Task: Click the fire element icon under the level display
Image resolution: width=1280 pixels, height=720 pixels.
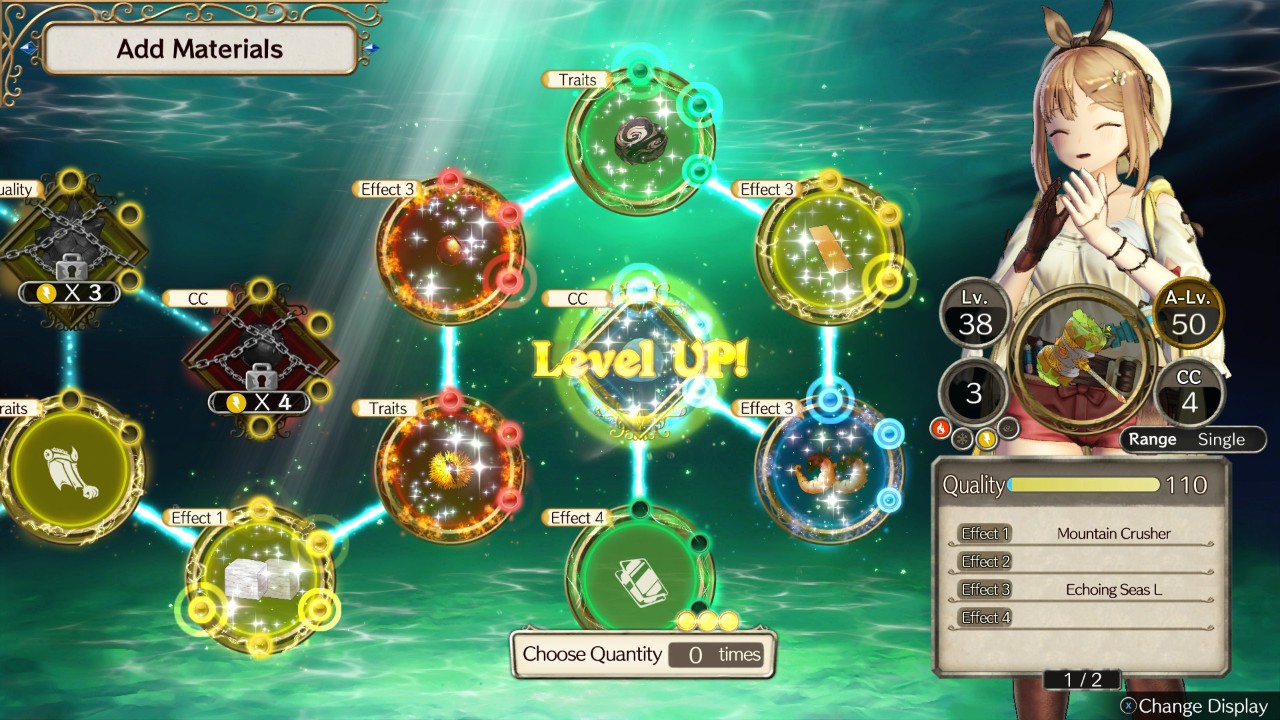Action: tap(940, 427)
